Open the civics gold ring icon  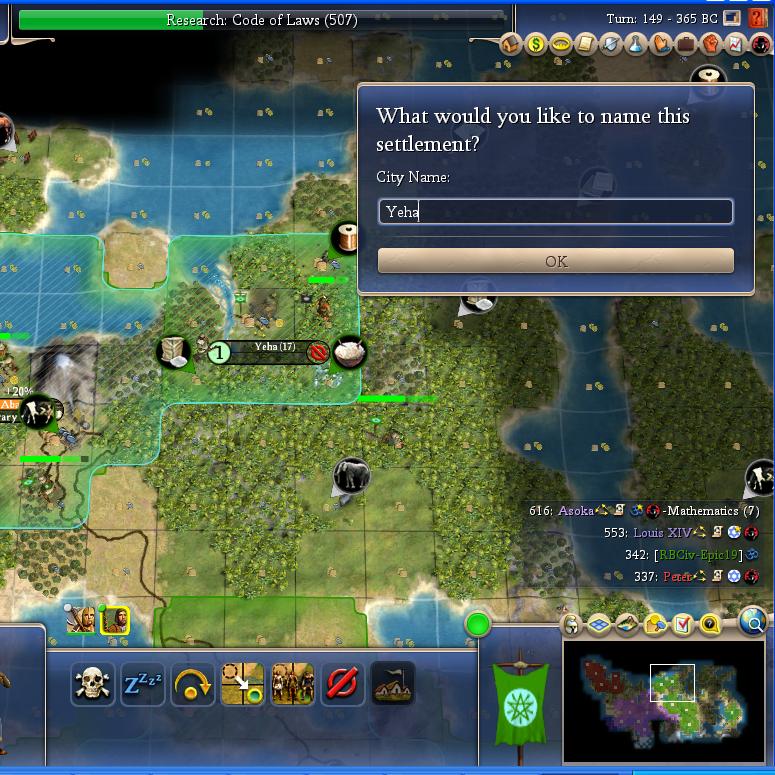[561, 45]
